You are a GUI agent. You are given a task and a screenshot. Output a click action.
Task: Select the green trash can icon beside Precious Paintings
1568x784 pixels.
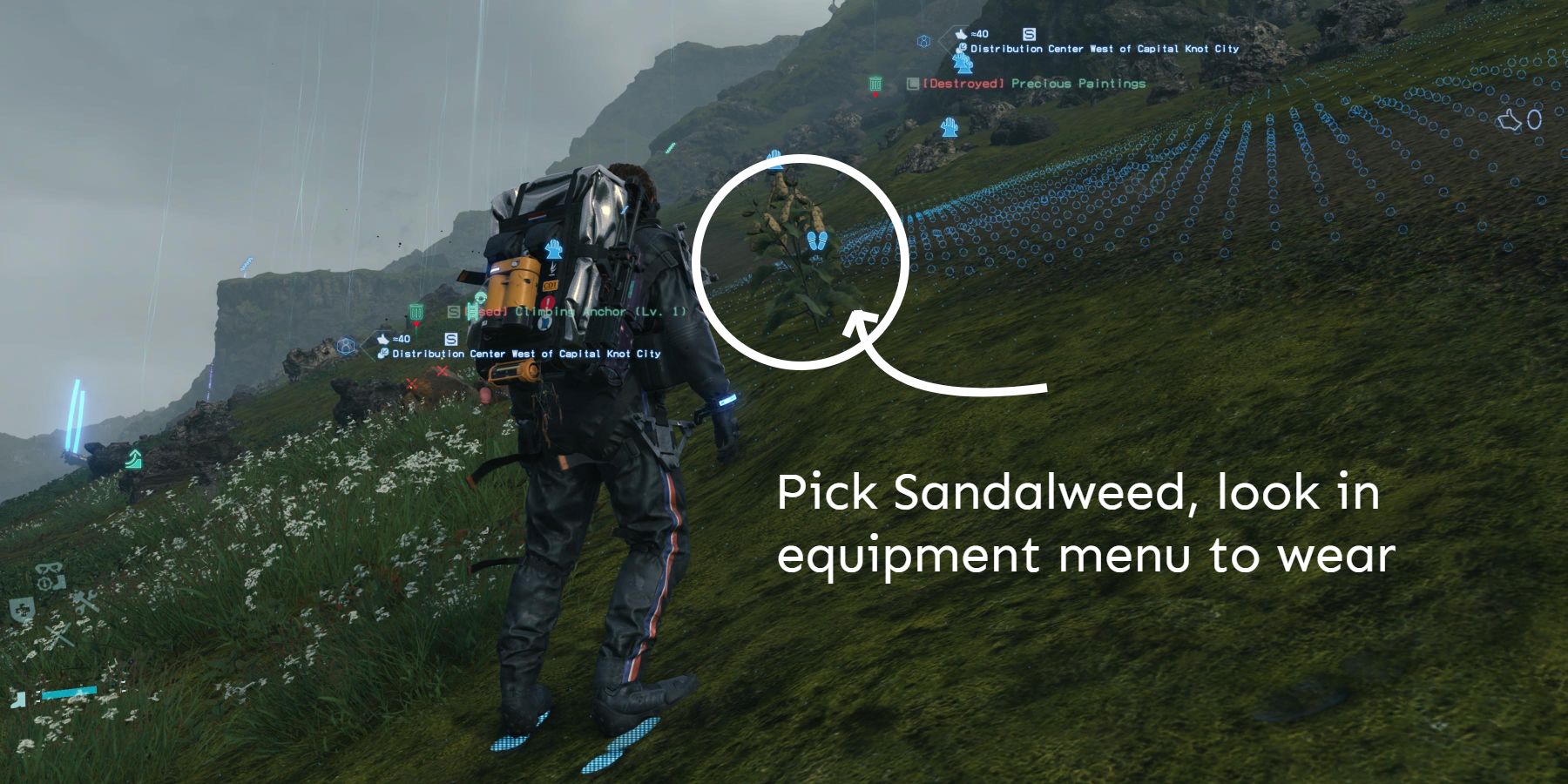pyautogui.click(x=874, y=84)
